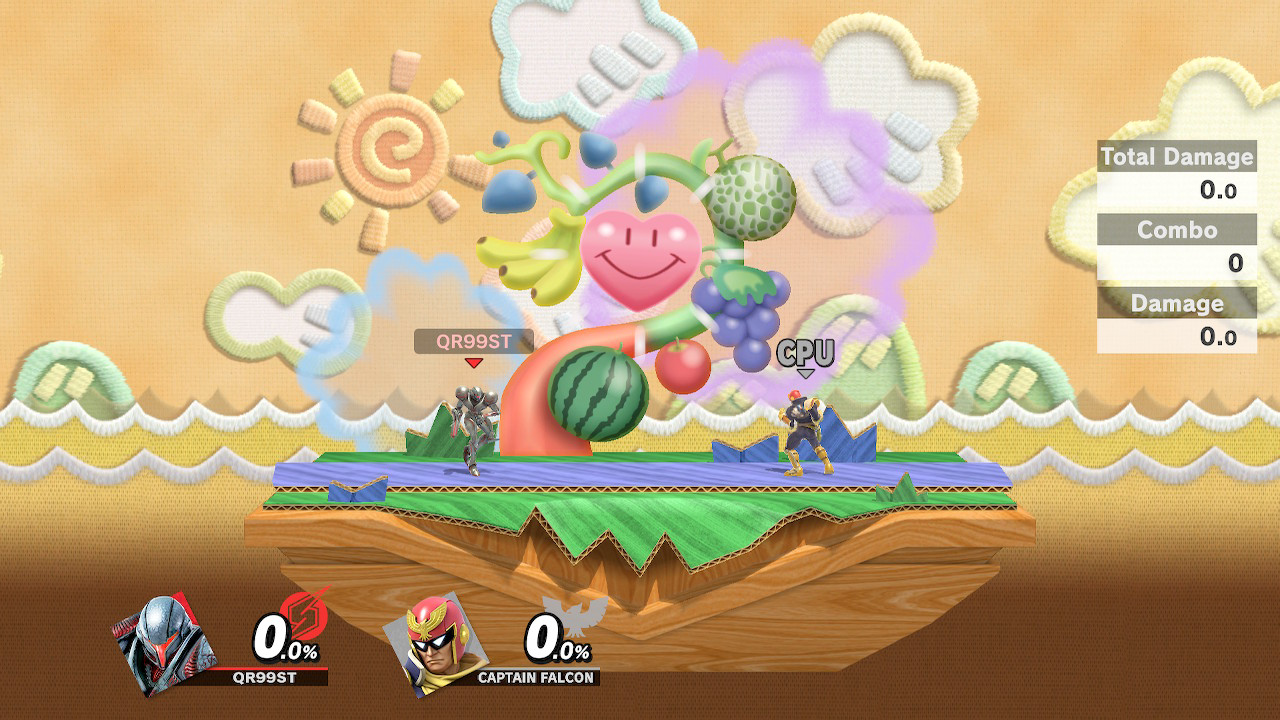
Task: Click the CPU indicator tag
Action: 805,353
